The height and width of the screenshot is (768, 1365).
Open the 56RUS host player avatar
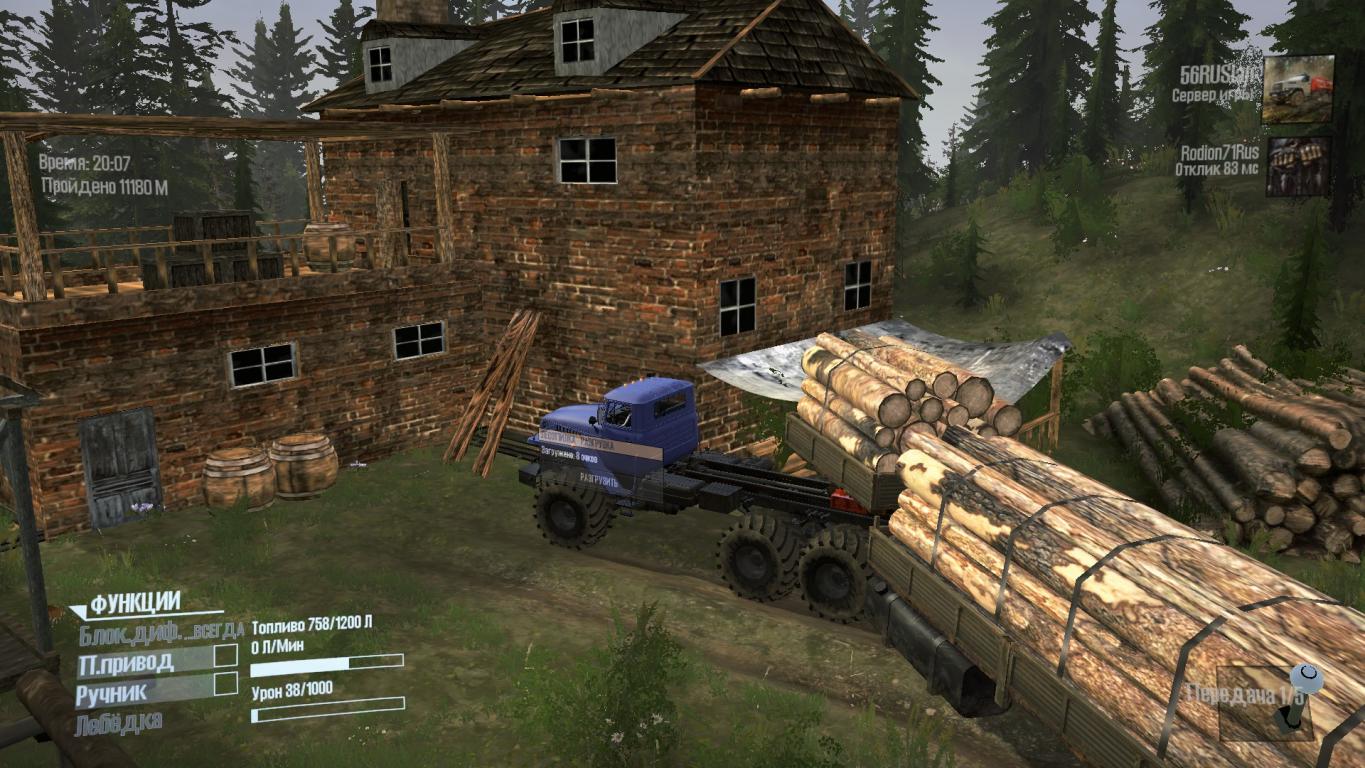pos(1297,89)
